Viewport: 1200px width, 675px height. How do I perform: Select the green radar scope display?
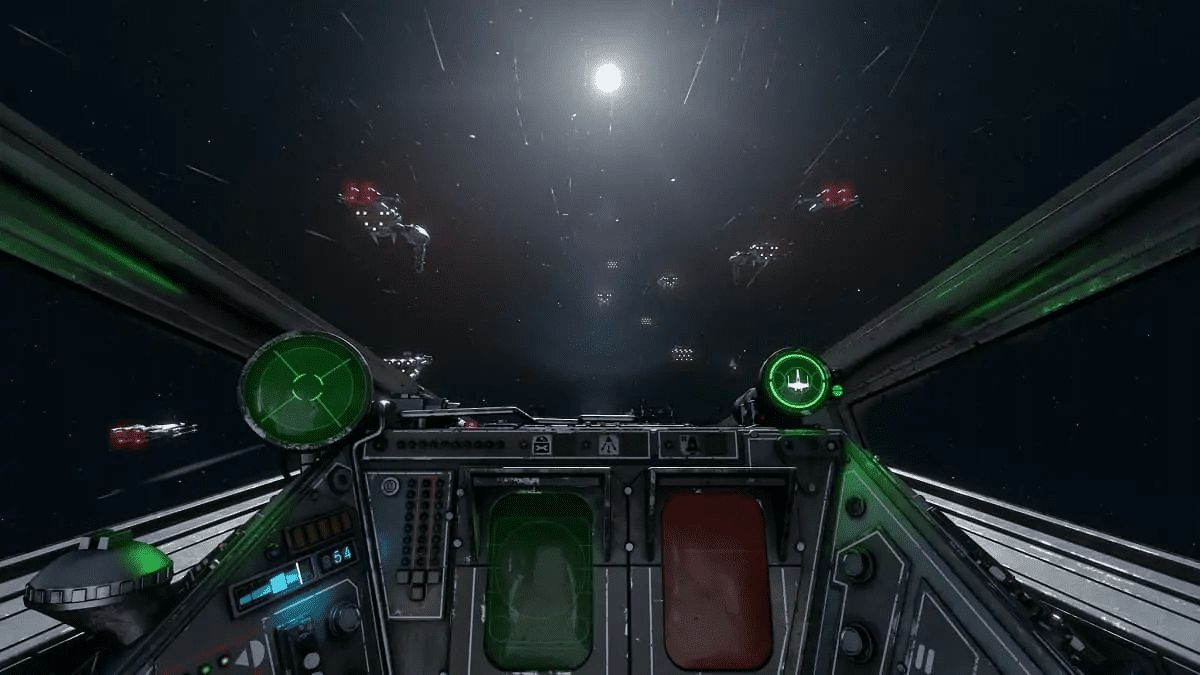[x=305, y=387]
